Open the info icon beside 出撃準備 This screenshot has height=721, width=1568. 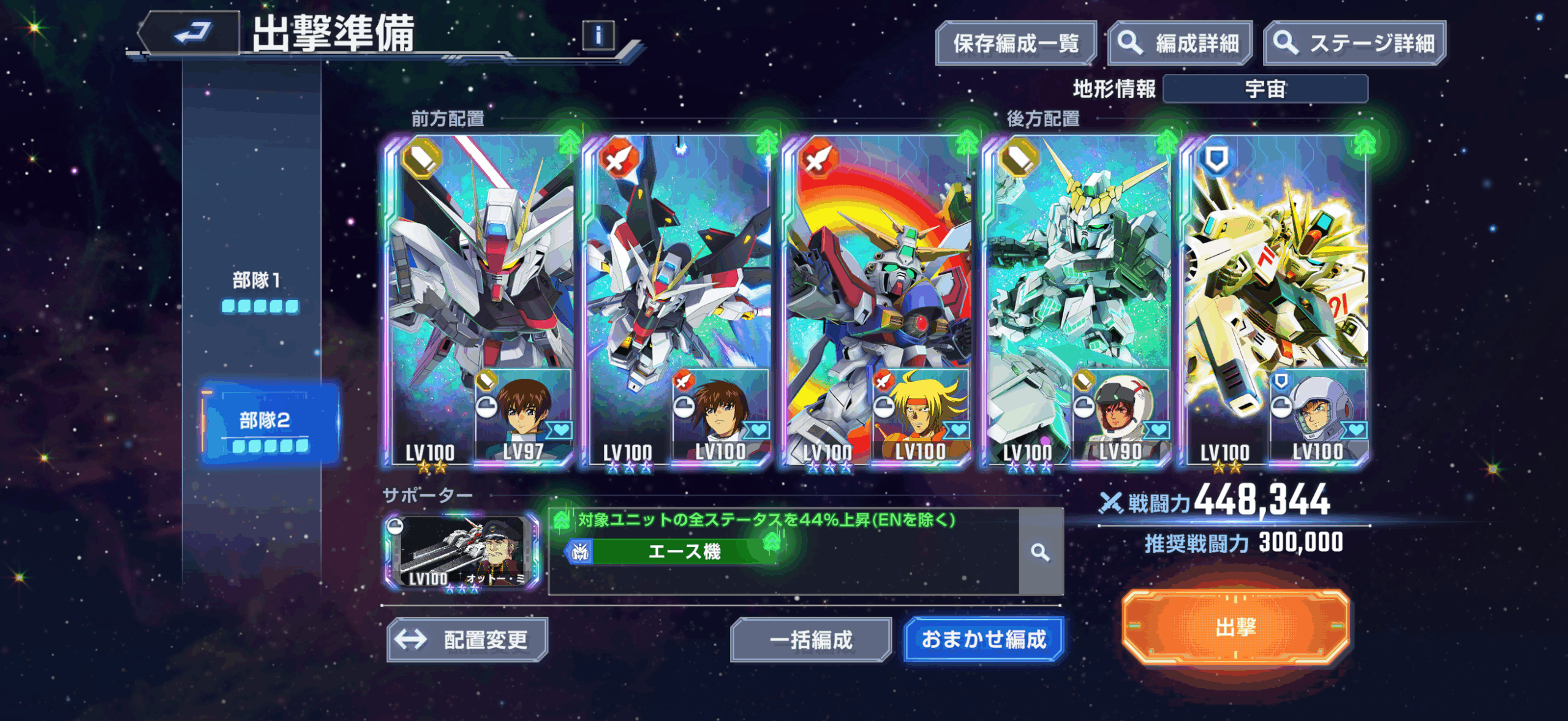[598, 36]
